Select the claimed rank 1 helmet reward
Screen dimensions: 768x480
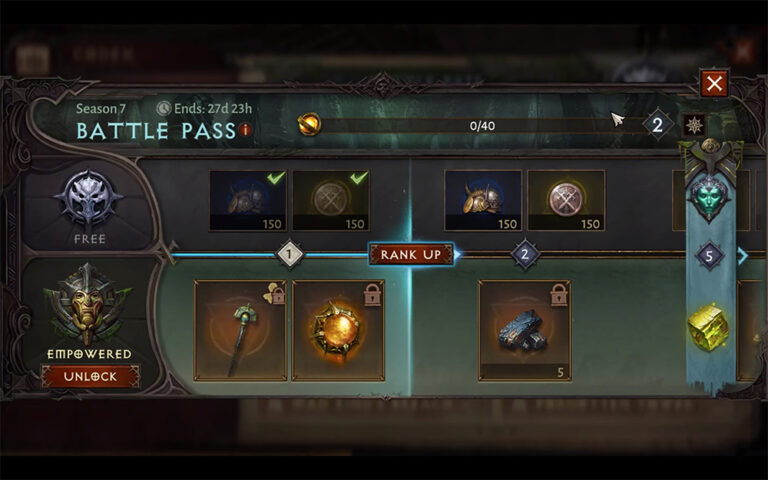[x=248, y=200]
